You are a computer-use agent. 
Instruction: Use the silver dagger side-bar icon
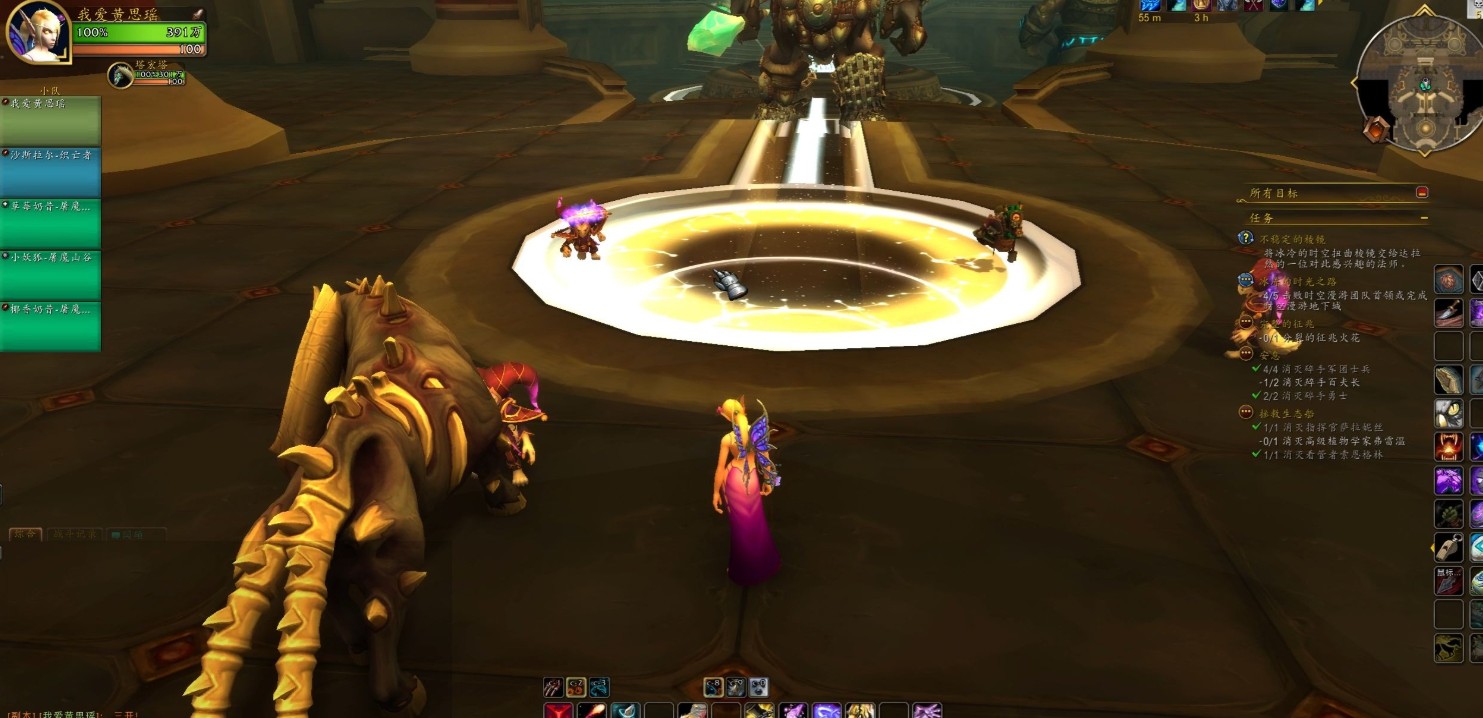[1449, 313]
